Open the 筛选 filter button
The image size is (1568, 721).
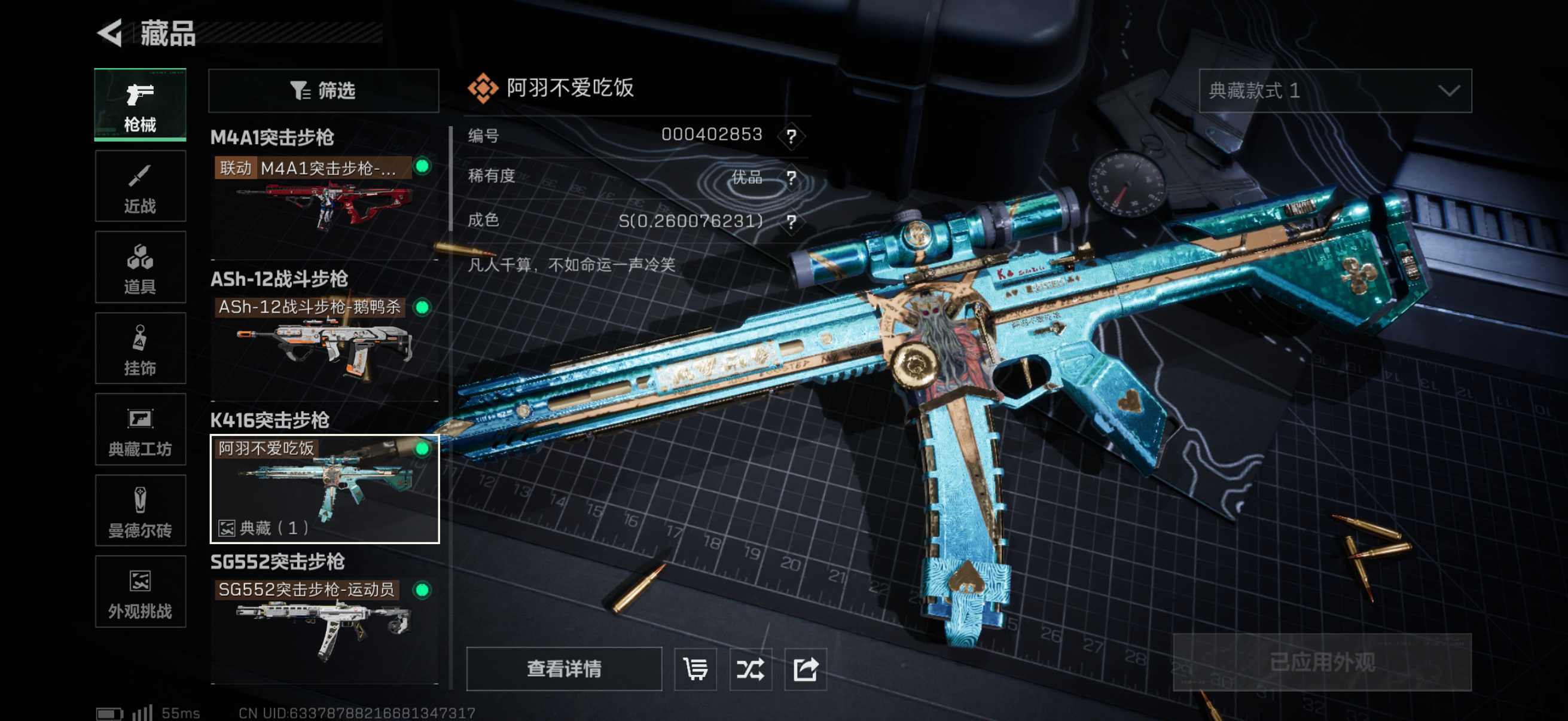(323, 91)
